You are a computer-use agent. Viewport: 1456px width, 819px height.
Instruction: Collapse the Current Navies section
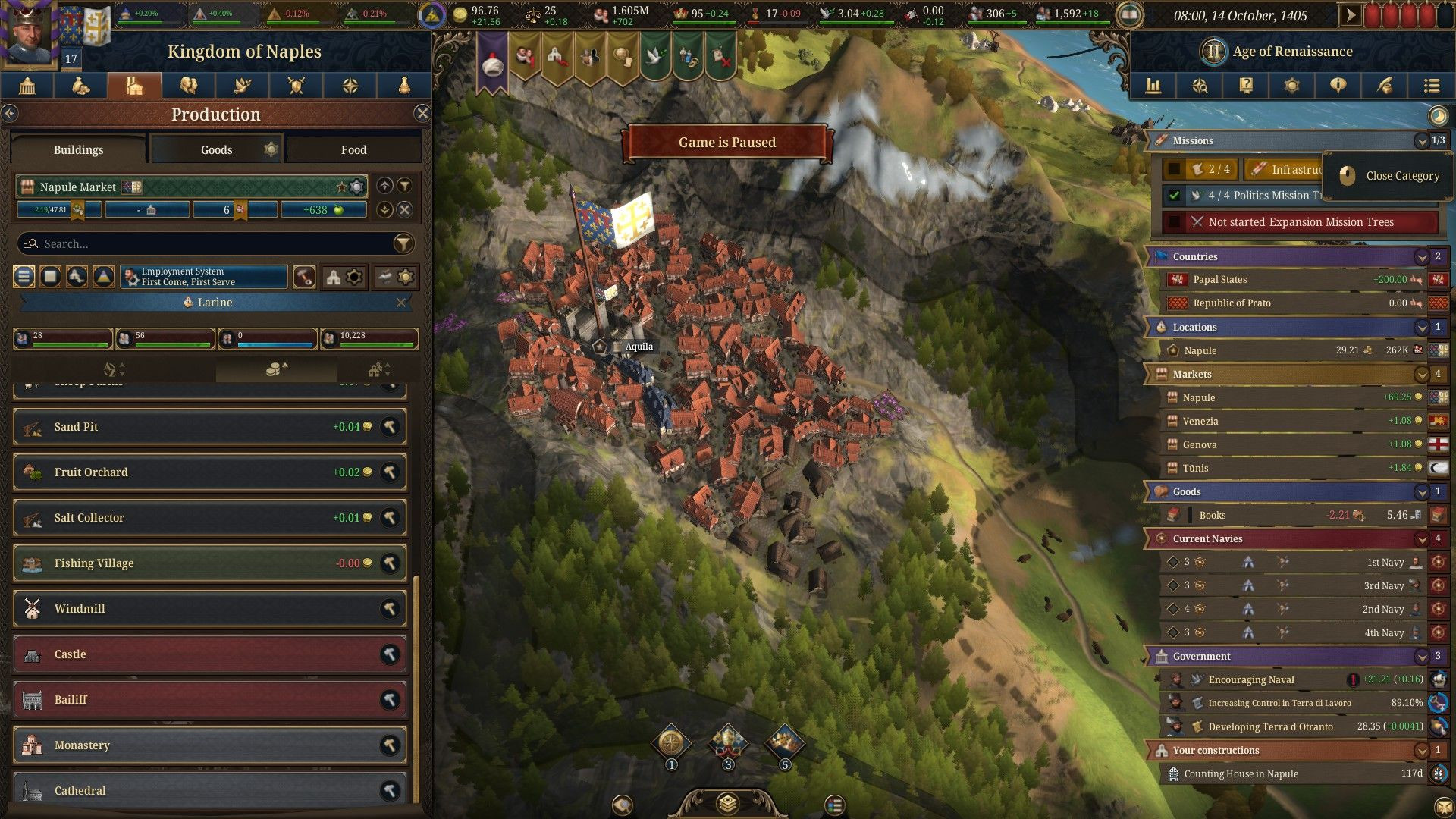(1421, 539)
